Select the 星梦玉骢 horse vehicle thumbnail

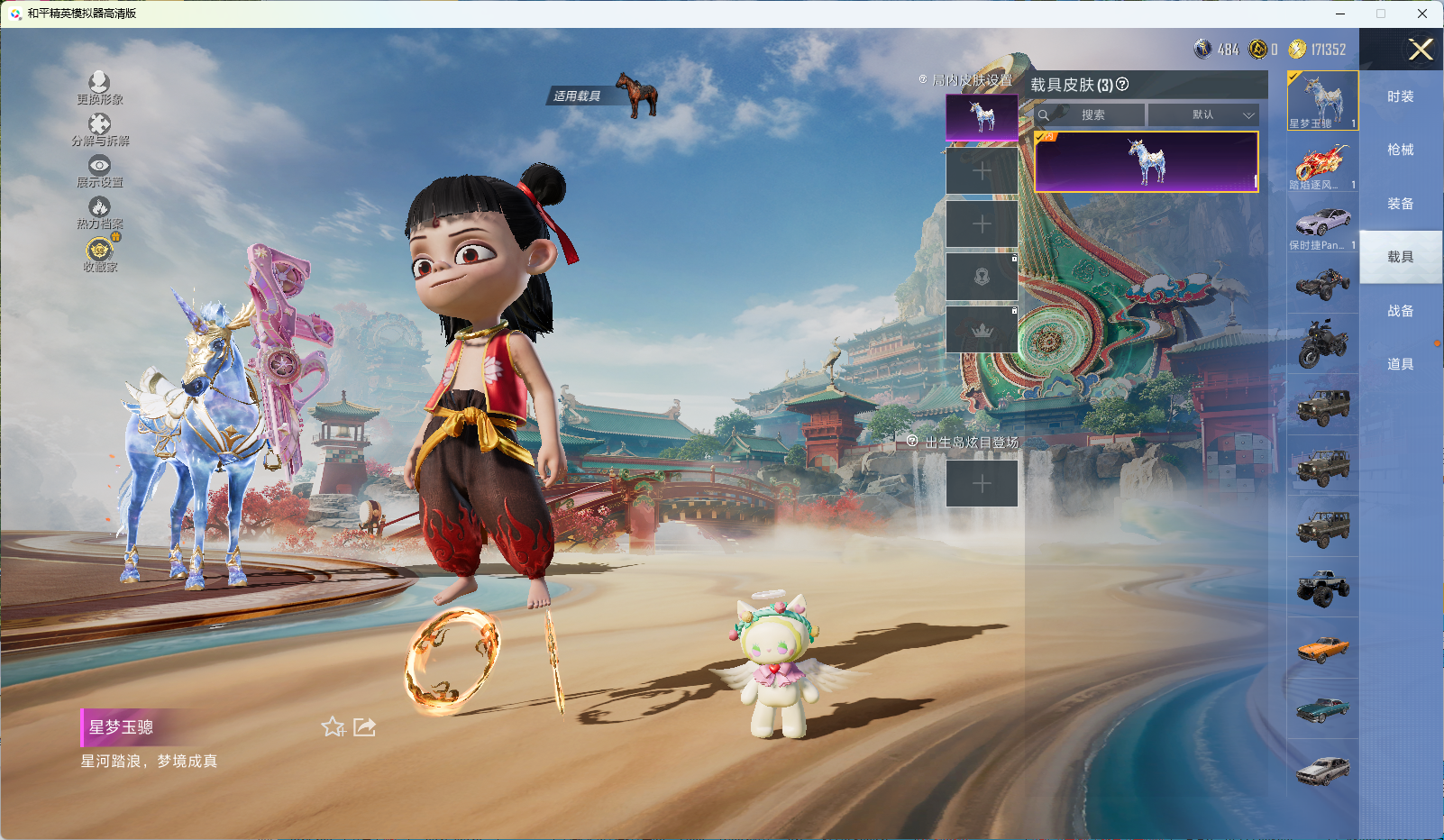coord(1322,101)
